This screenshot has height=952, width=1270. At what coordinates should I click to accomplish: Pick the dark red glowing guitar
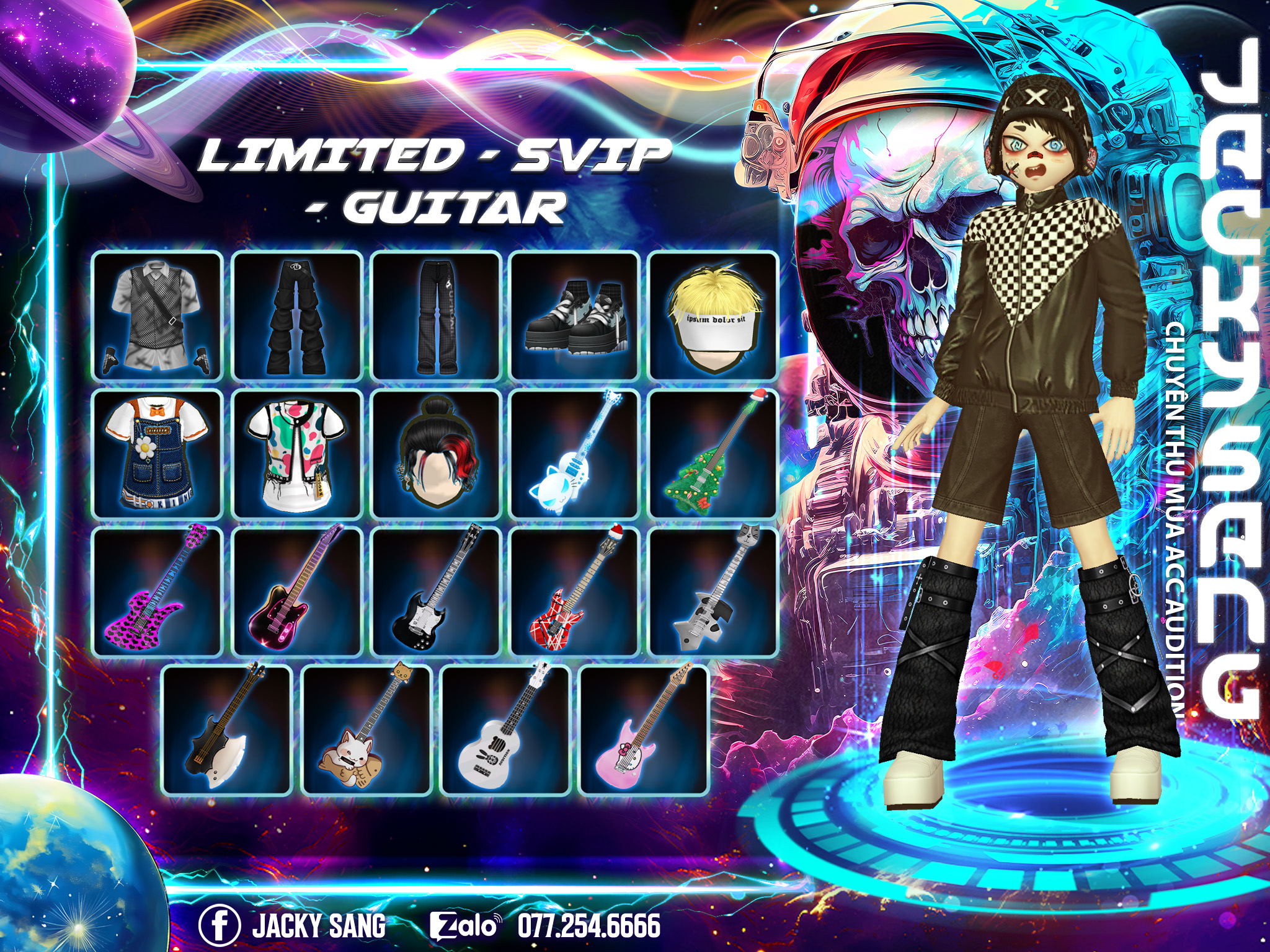(297, 592)
